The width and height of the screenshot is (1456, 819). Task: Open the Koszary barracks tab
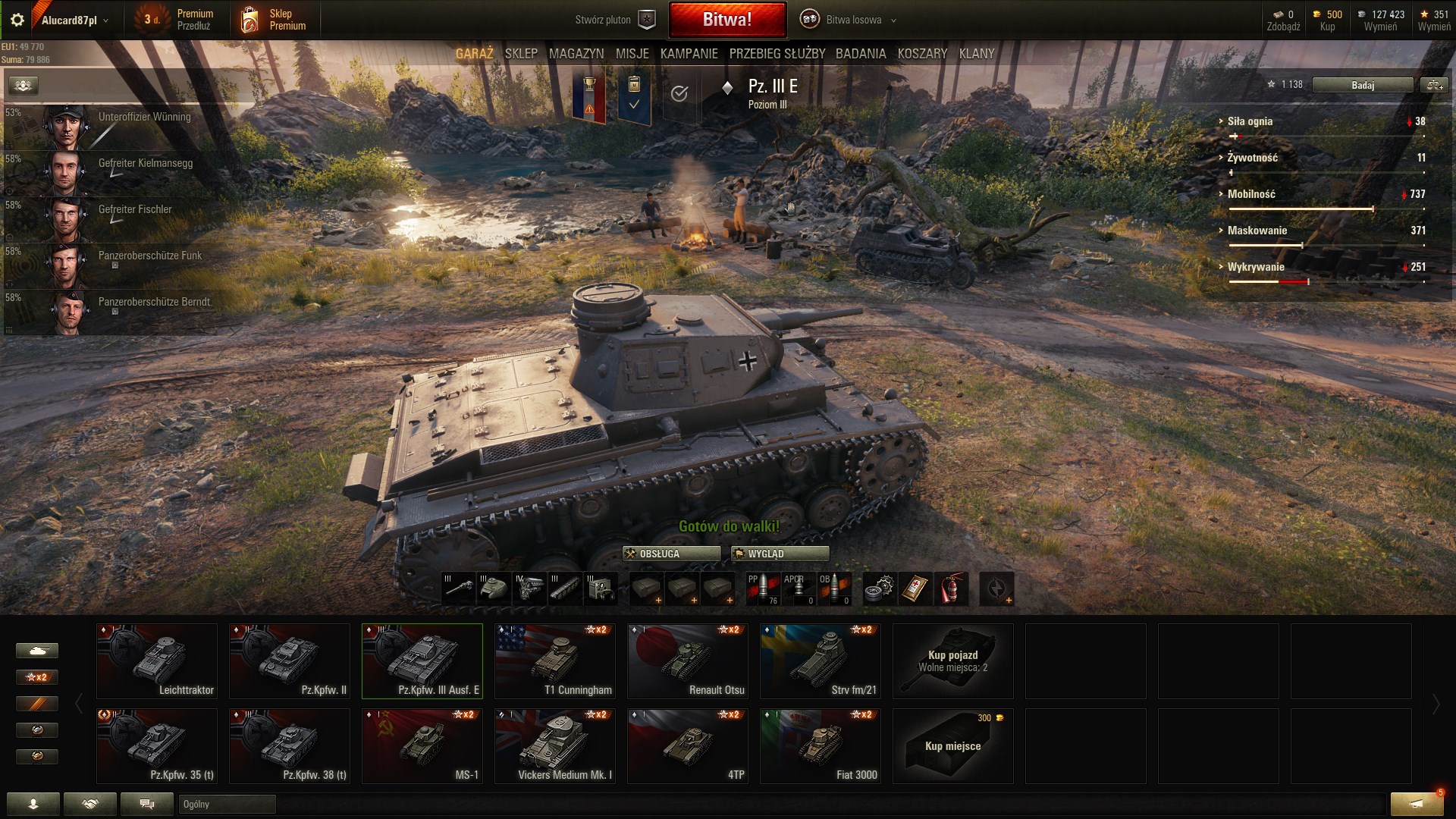pos(922,54)
